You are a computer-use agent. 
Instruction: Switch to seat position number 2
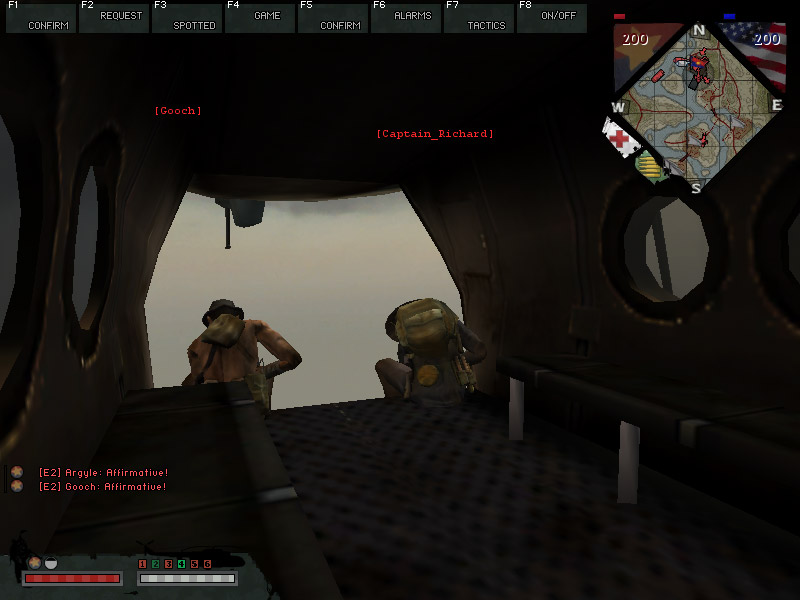tap(155, 565)
